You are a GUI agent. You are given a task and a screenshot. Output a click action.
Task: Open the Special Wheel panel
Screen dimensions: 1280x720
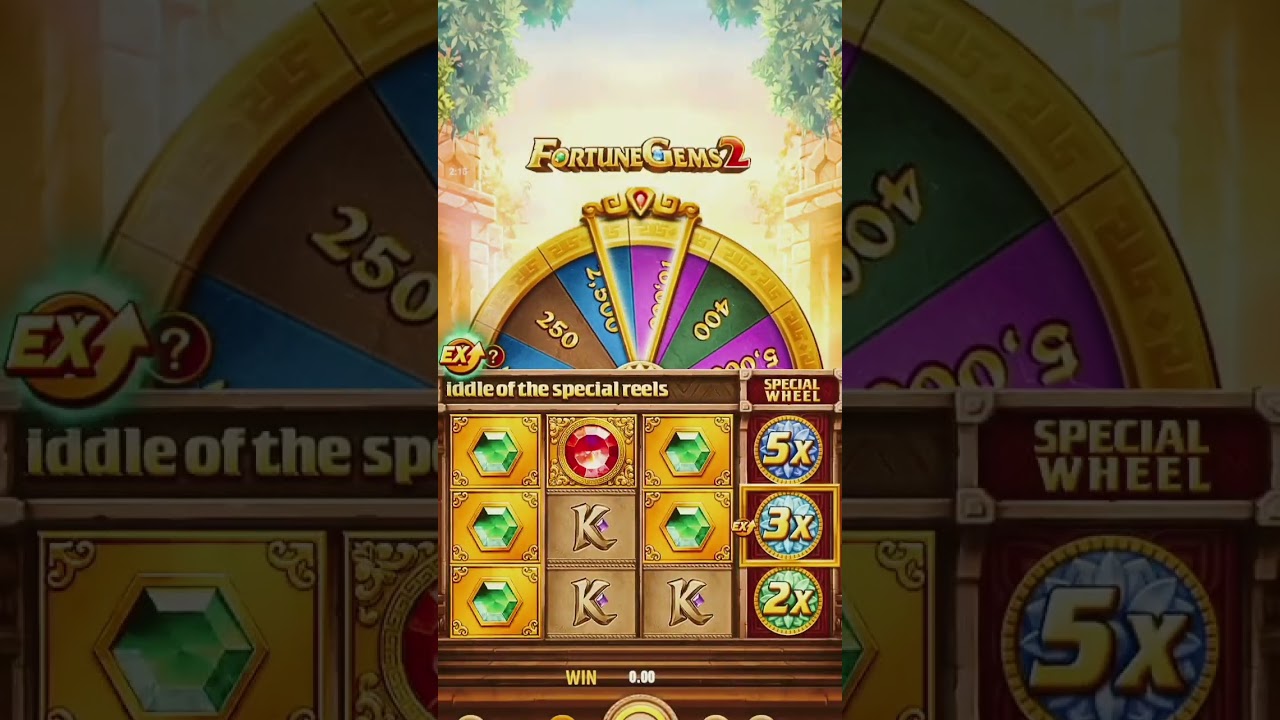(790, 390)
